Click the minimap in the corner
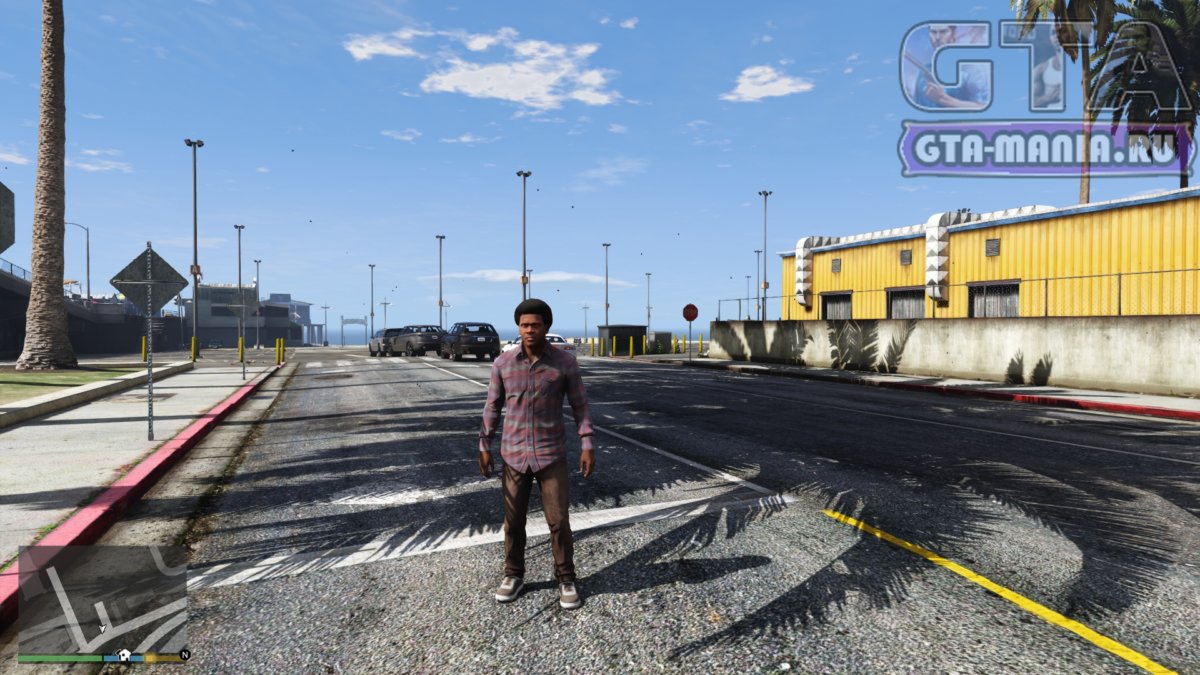The image size is (1200, 675). [102, 600]
